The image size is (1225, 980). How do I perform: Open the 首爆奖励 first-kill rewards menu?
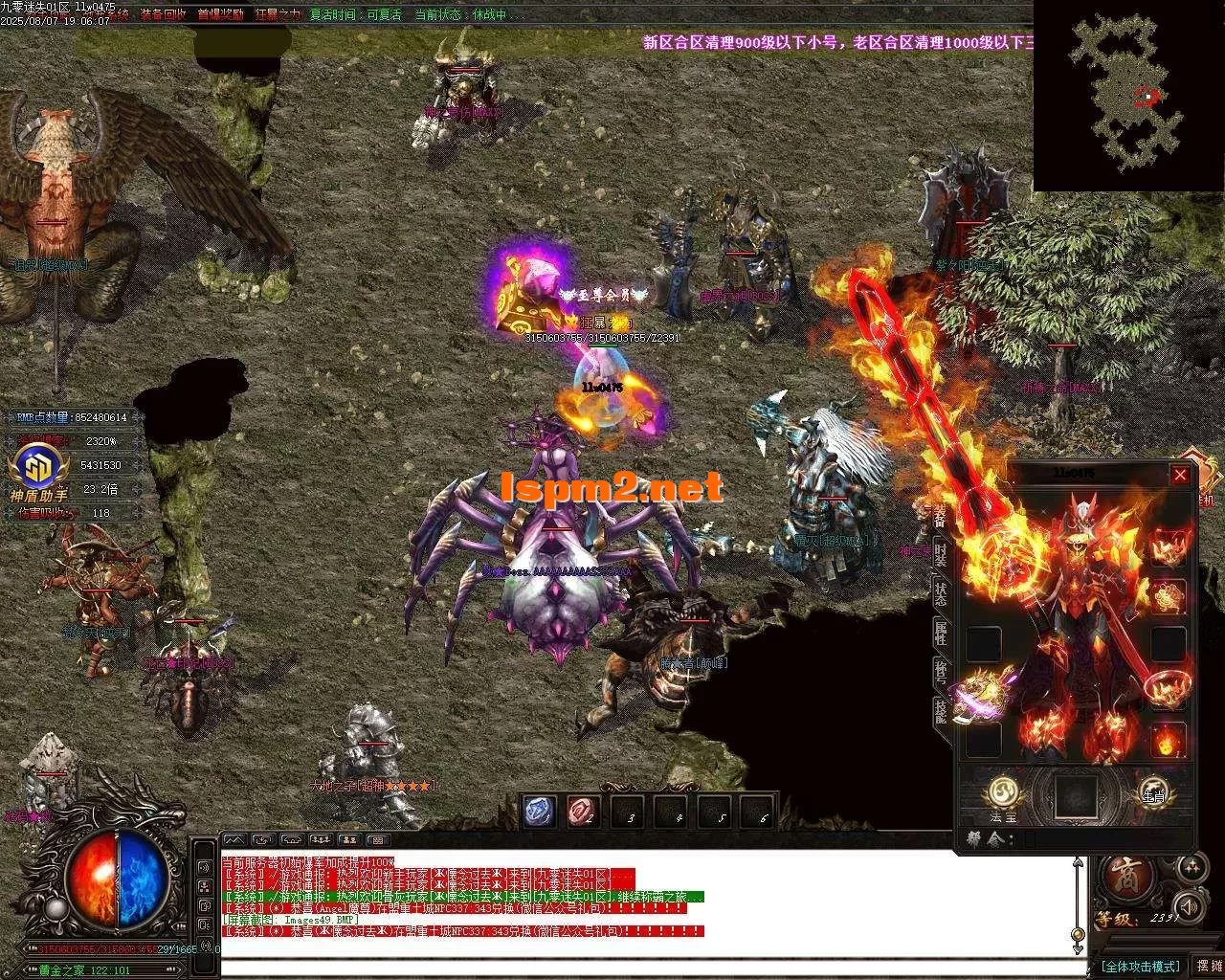click(x=220, y=15)
